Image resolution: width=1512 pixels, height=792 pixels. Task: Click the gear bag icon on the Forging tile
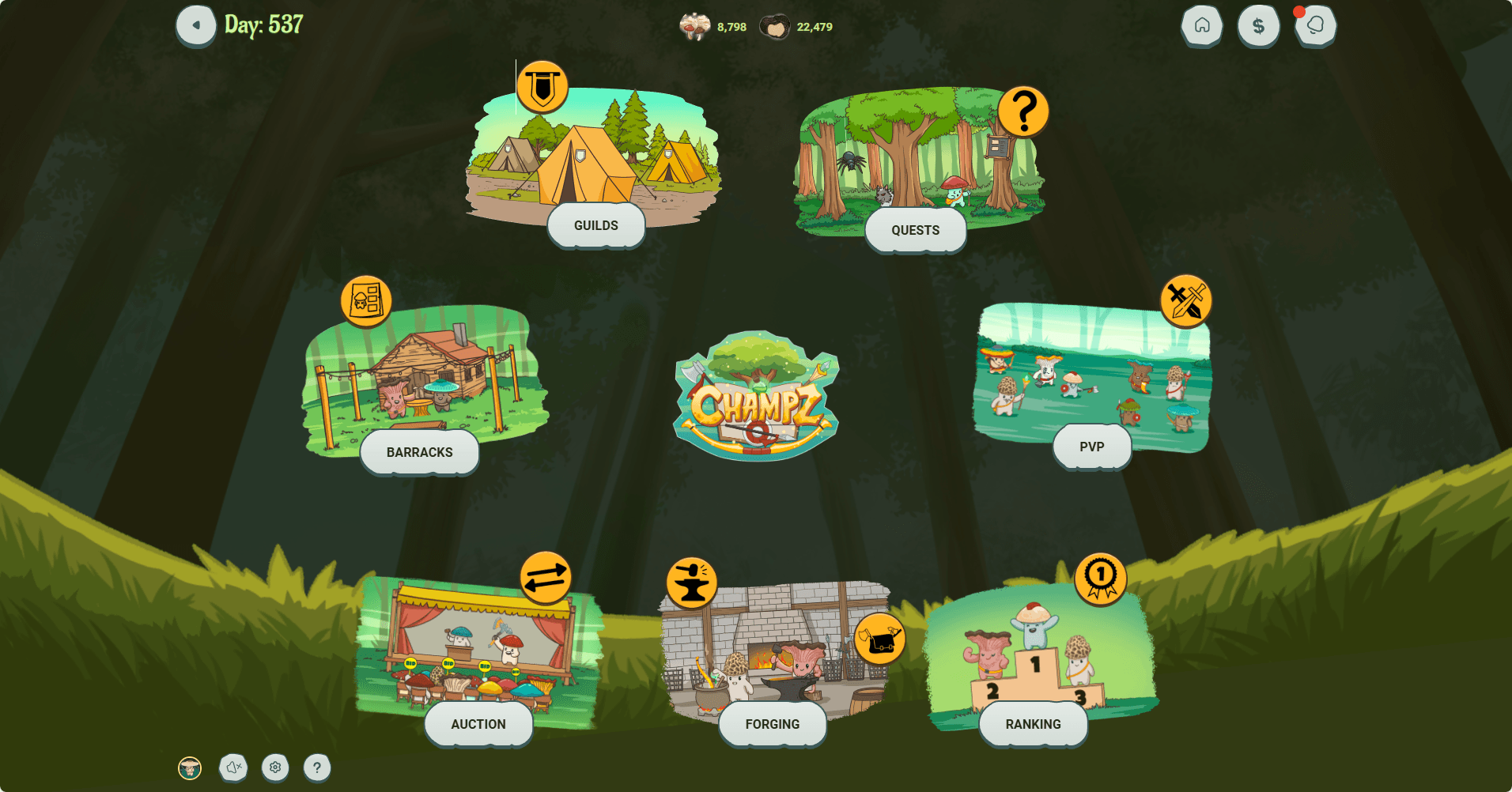coord(880,639)
